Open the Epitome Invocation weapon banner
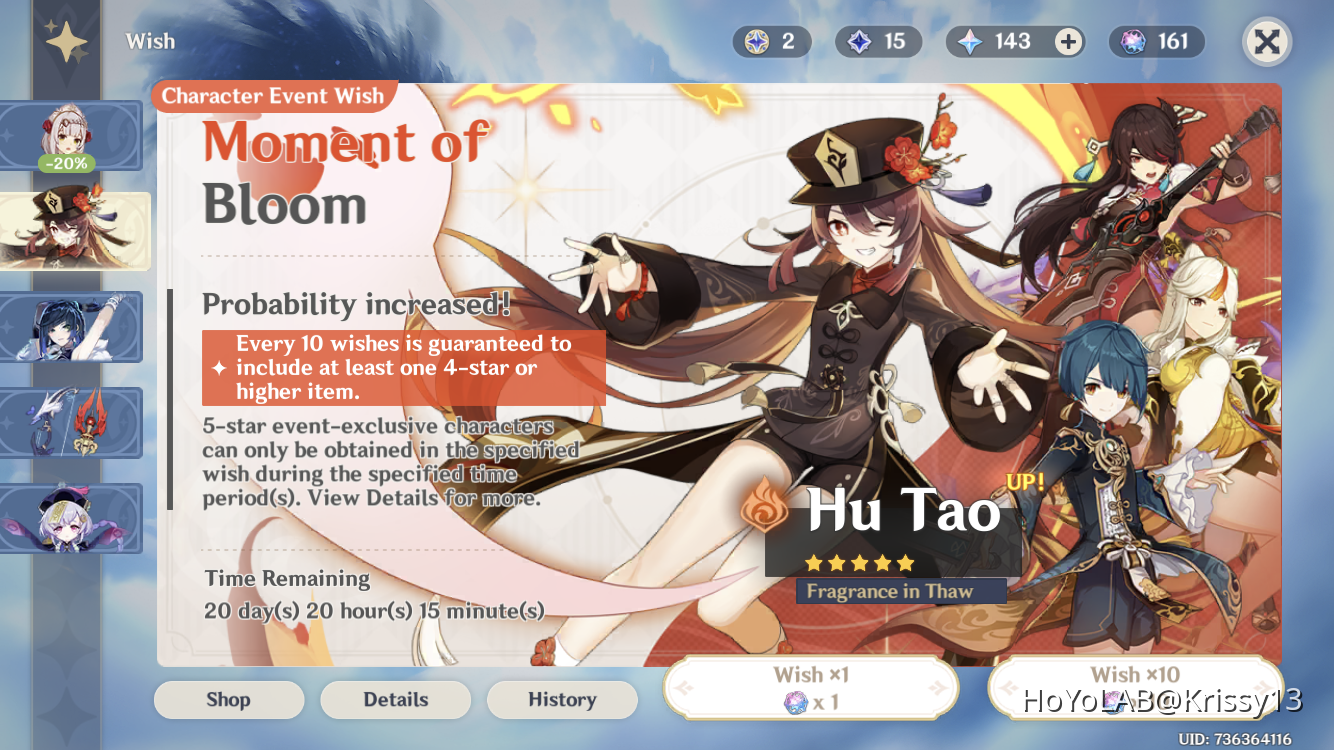The width and height of the screenshot is (1334, 750). [x=70, y=423]
